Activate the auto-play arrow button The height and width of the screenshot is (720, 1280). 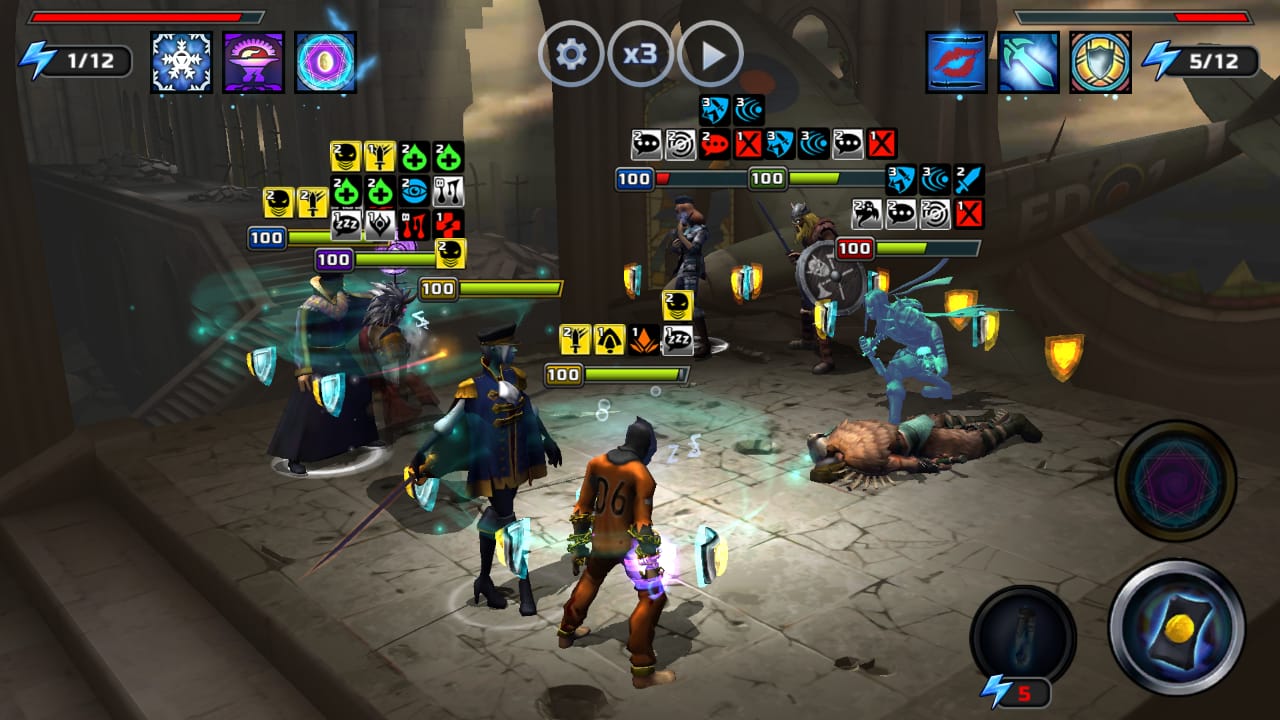[x=710, y=54]
